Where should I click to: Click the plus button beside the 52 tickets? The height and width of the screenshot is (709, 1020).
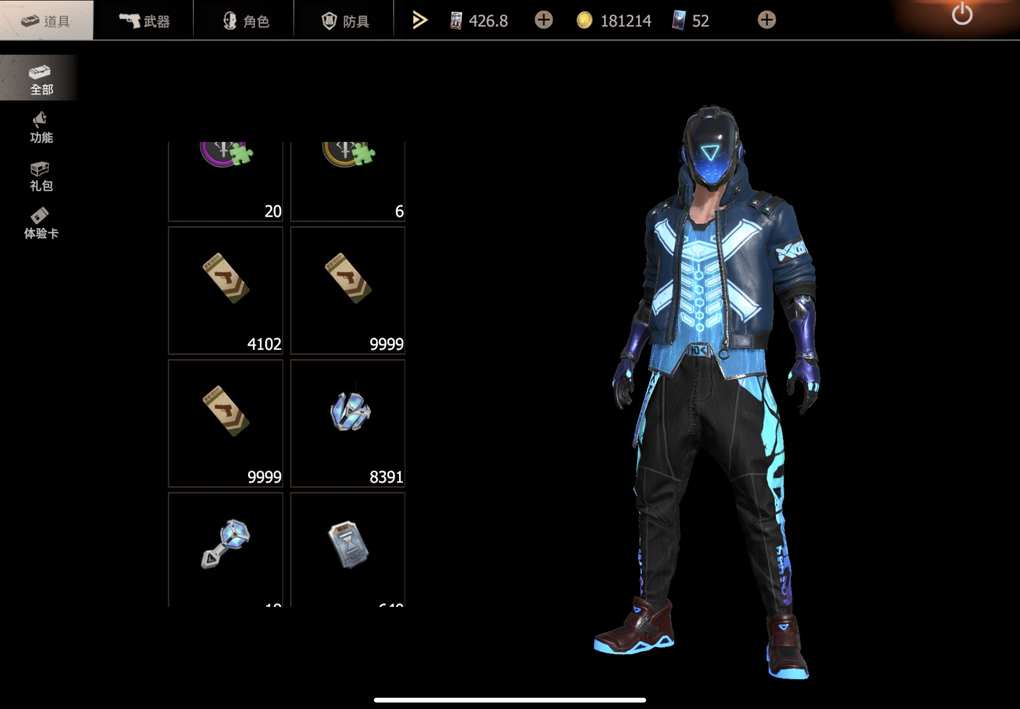[766, 20]
